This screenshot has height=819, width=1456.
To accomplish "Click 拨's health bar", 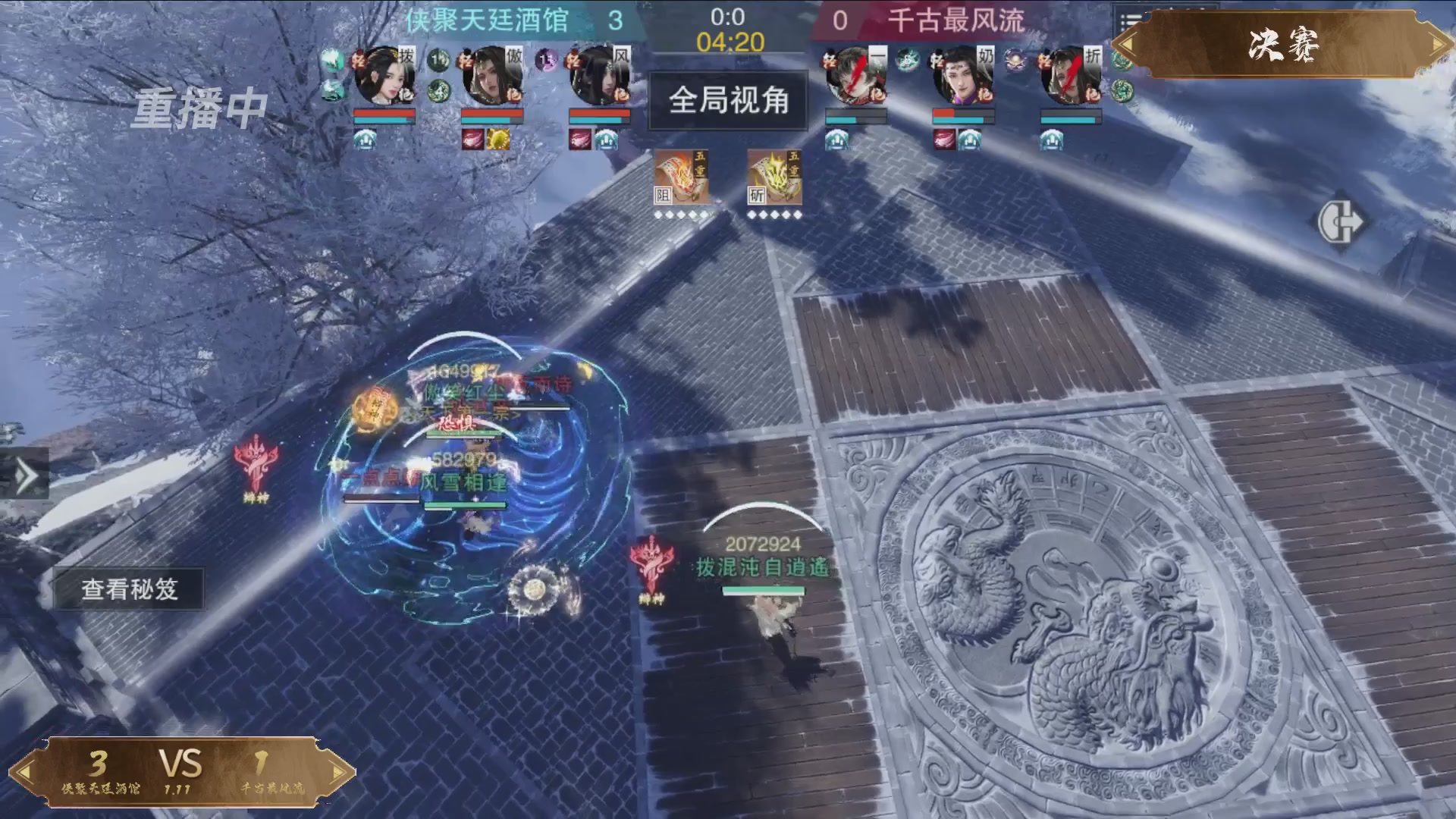I will [384, 113].
